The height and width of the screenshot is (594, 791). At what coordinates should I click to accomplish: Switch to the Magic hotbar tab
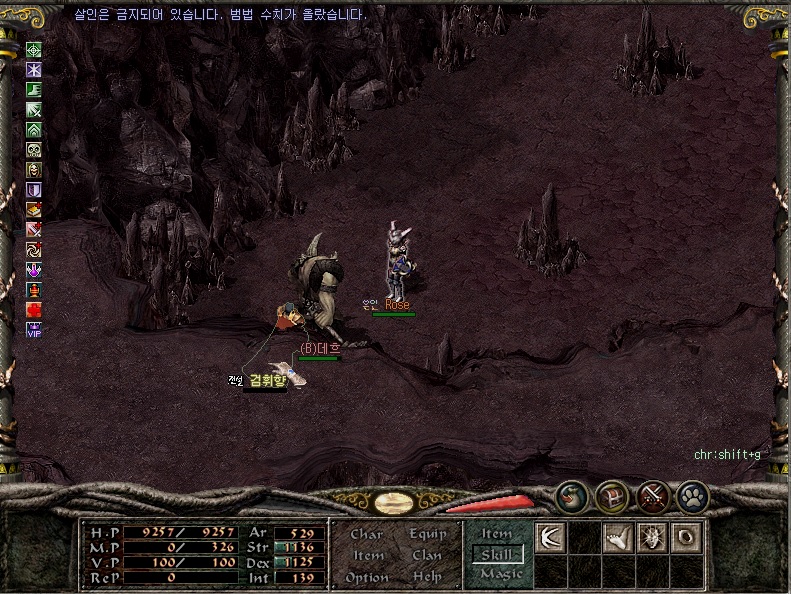pyautogui.click(x=499, y=574)
